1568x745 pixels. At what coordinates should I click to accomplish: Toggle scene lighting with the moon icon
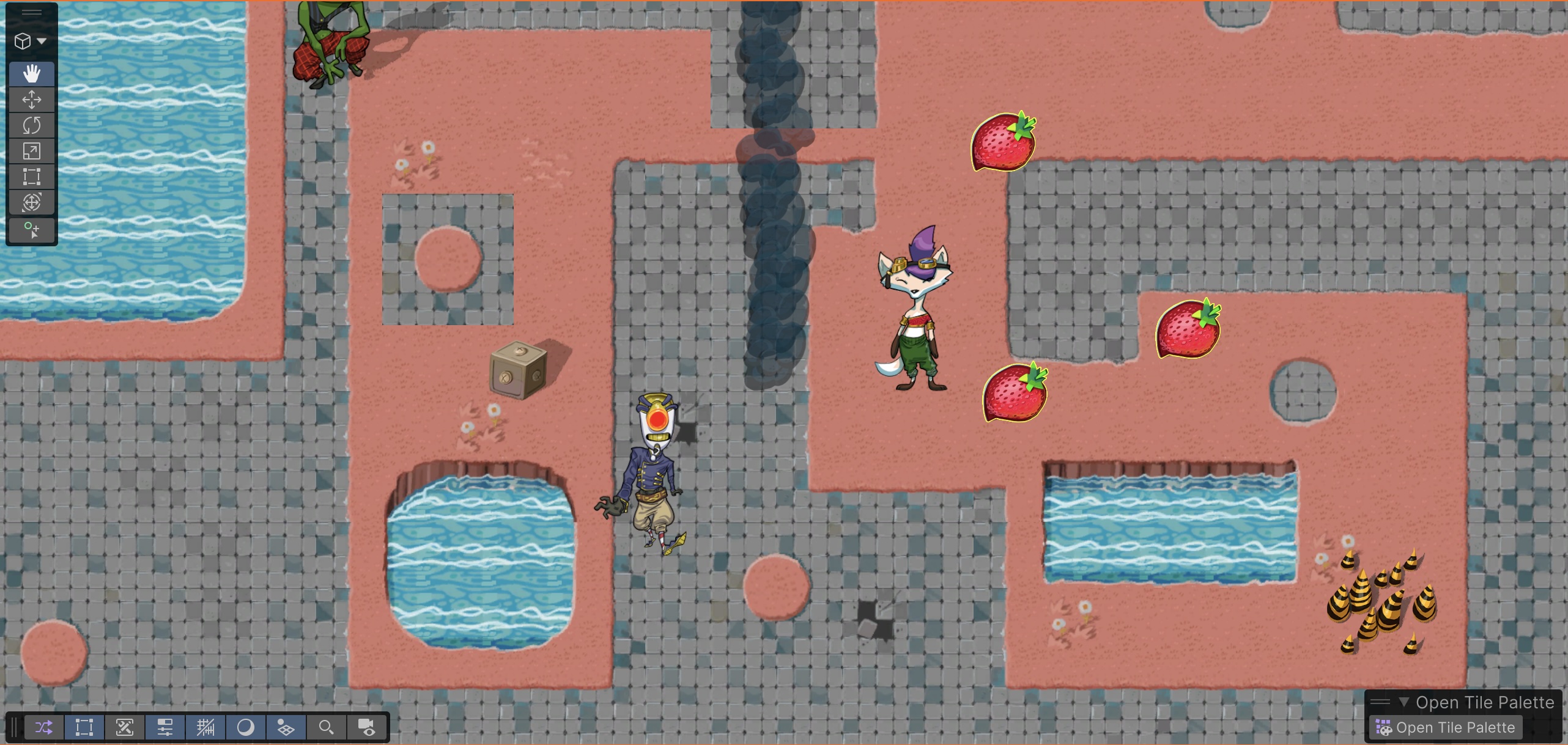(246, 727)
